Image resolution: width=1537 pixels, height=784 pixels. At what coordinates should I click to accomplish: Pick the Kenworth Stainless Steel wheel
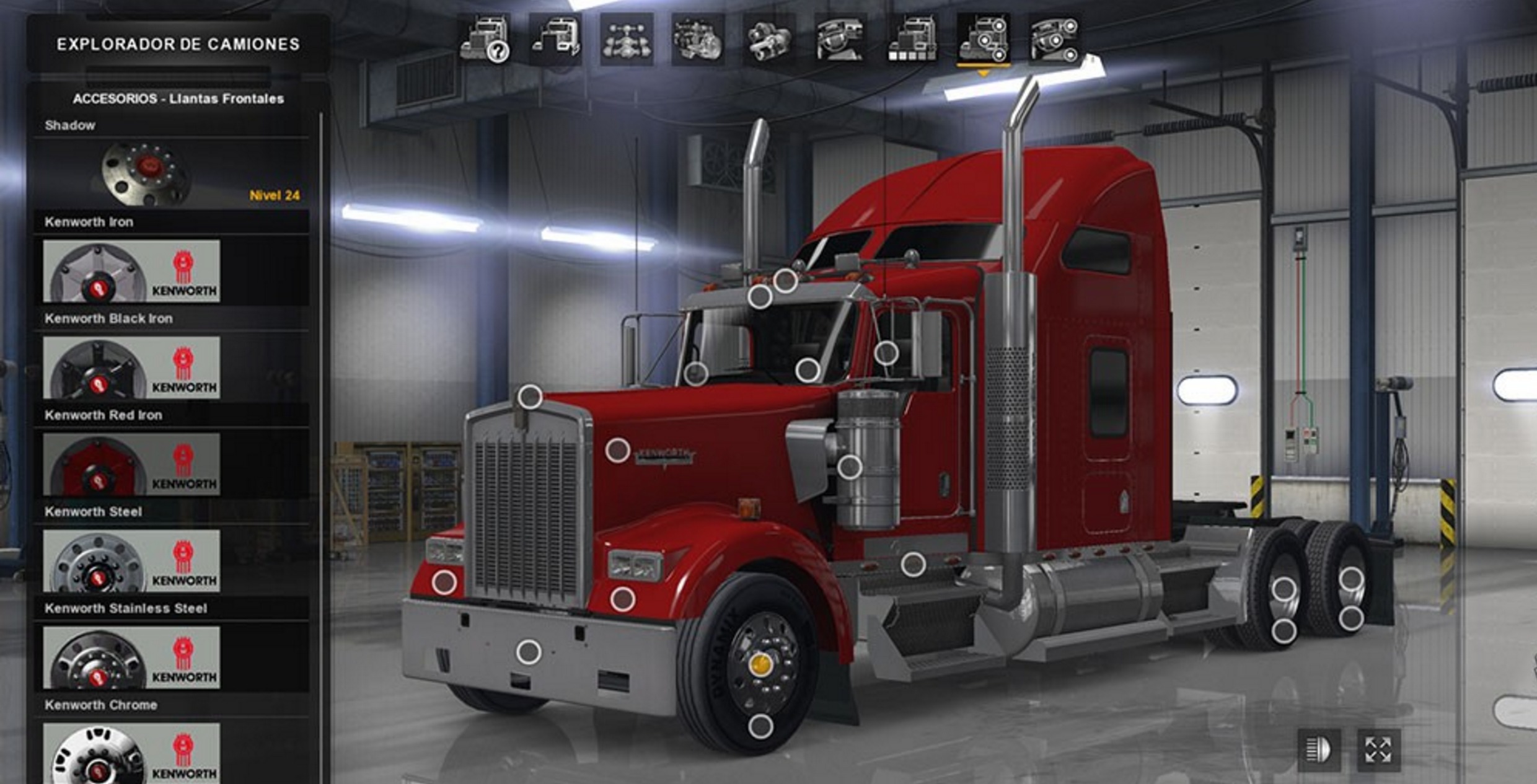(x=131, y=658)
